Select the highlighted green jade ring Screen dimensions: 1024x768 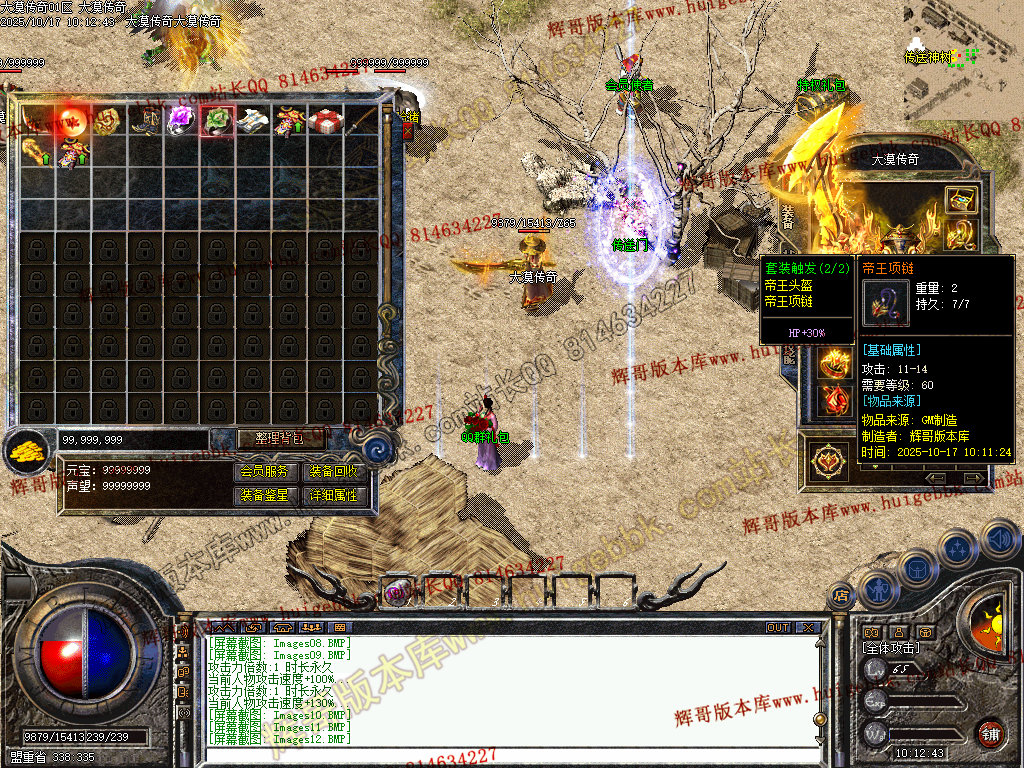(x=217, y=120)
